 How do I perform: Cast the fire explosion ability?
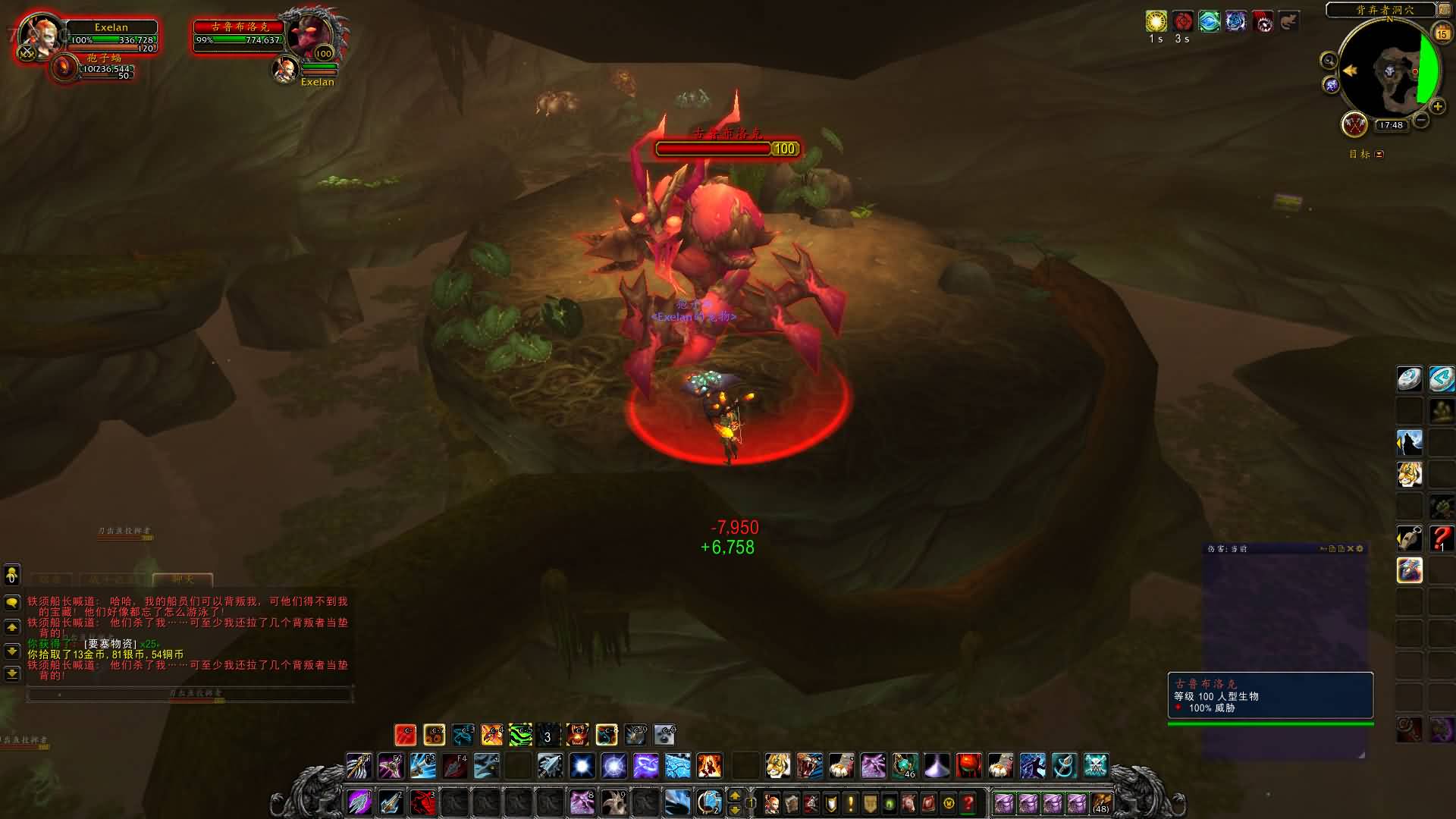pos(709,766)
